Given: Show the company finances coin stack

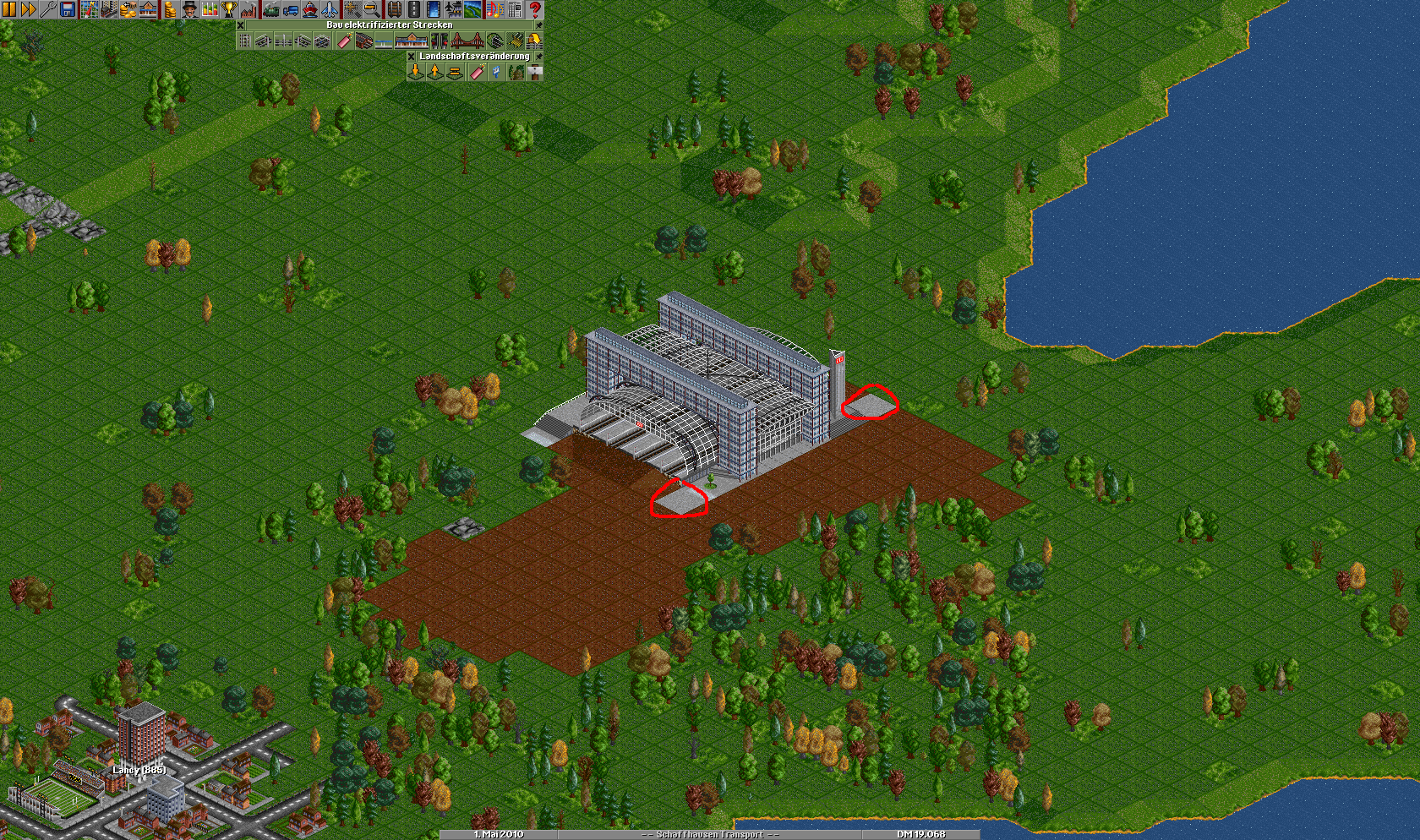Looking at the screenshot, I should (x=169, y=9).
